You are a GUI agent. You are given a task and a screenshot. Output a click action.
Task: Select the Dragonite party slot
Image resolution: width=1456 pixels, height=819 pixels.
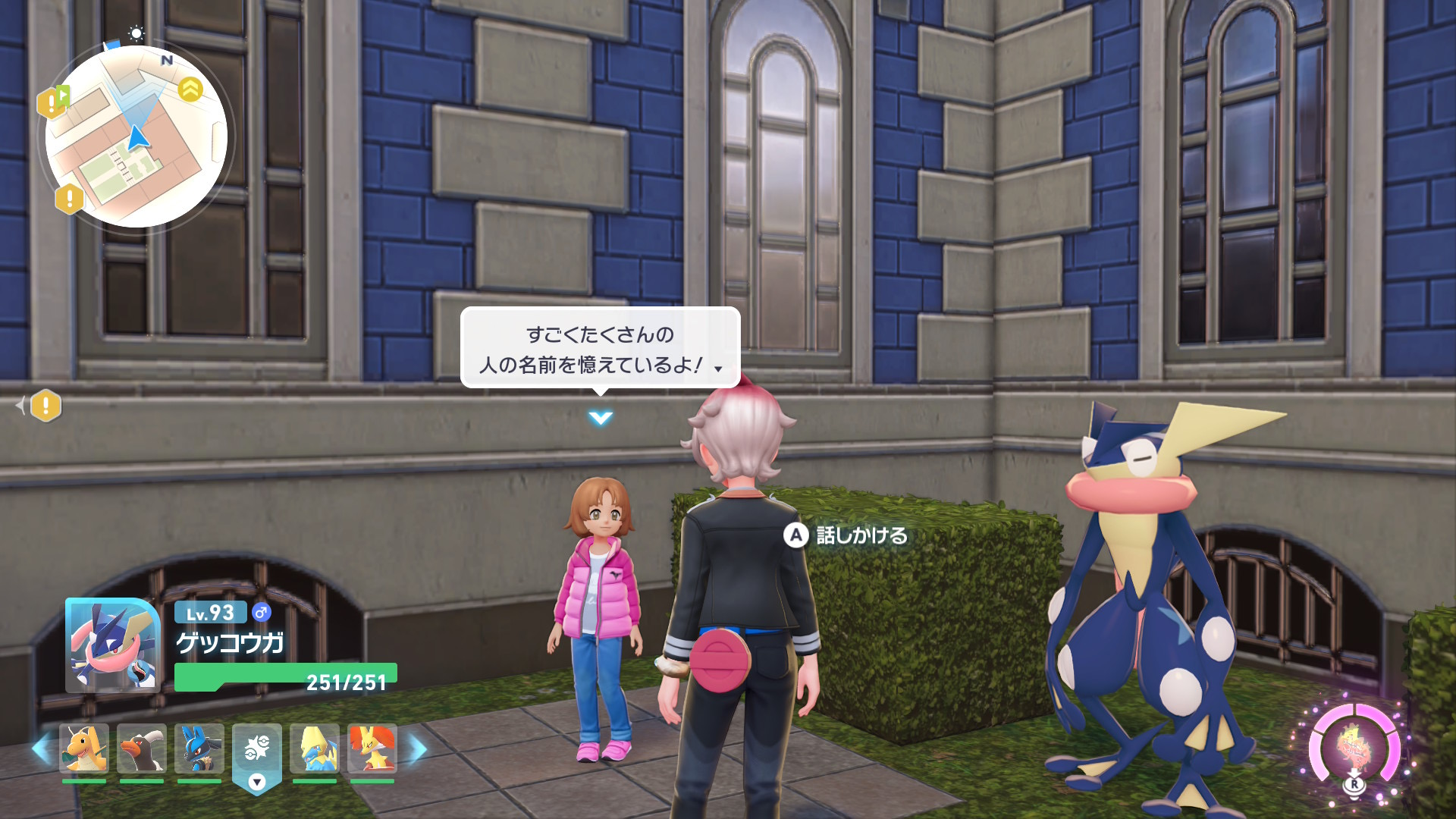tap(84, 748)
